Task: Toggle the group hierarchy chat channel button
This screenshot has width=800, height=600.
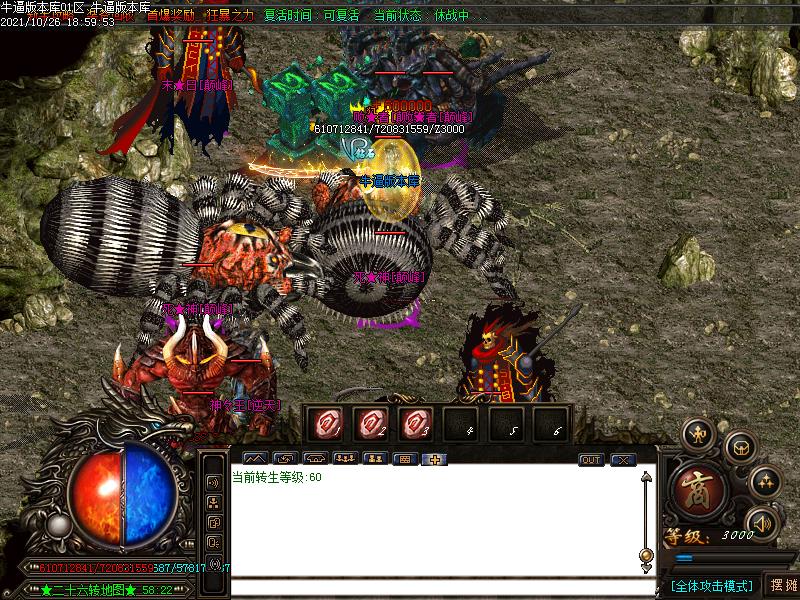Action: (213, 503)
